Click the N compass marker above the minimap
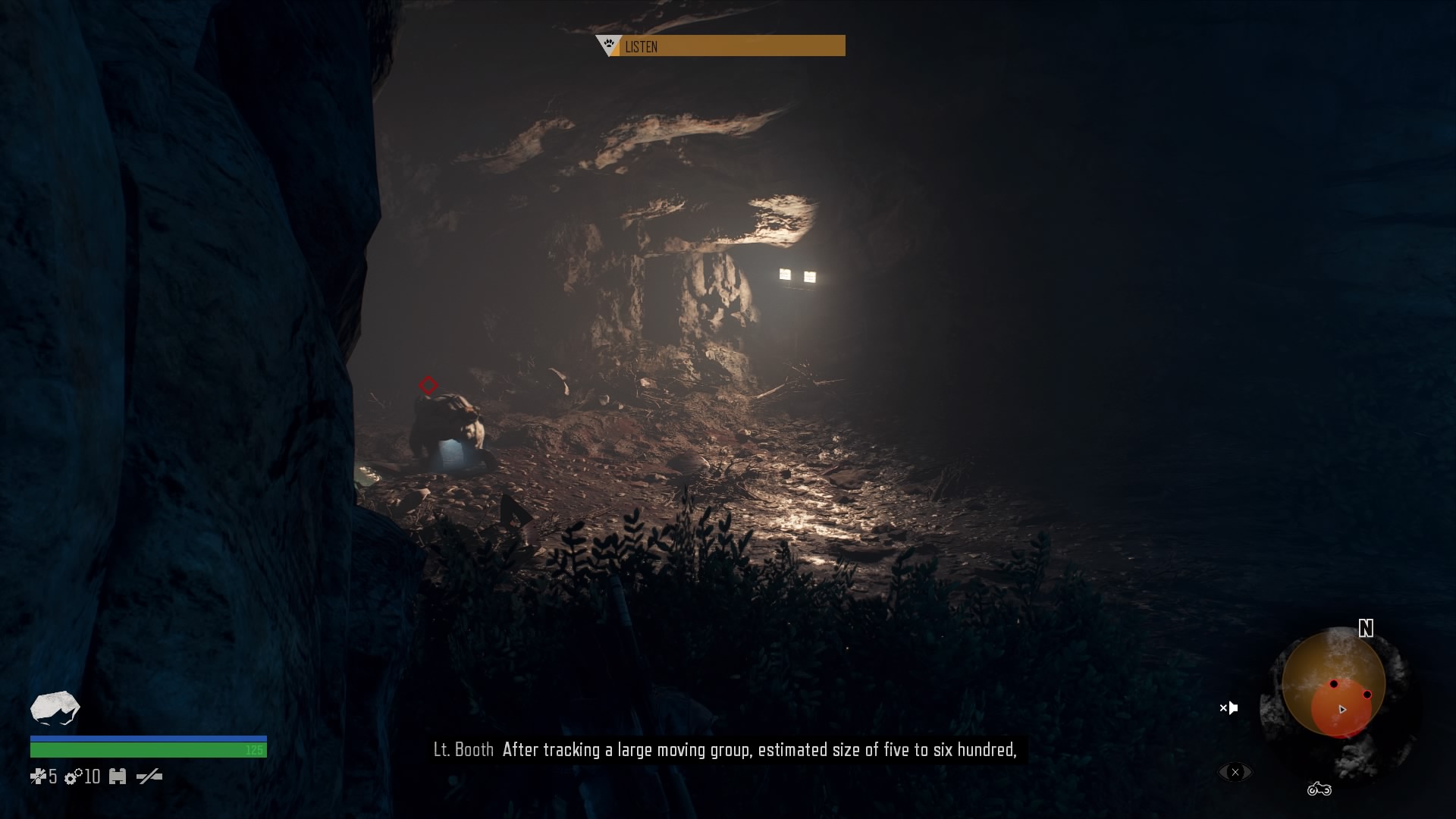Screen dimensions: 1456x819 (1365, 629)
